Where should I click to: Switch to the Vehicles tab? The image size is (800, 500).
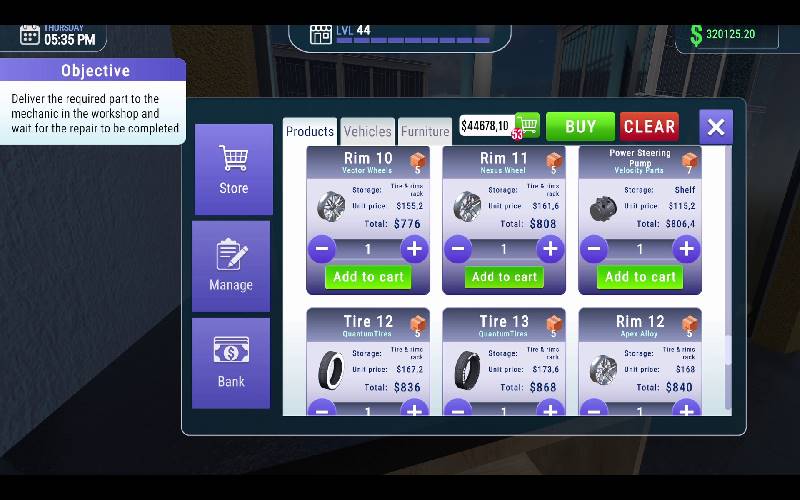[367, 131]
